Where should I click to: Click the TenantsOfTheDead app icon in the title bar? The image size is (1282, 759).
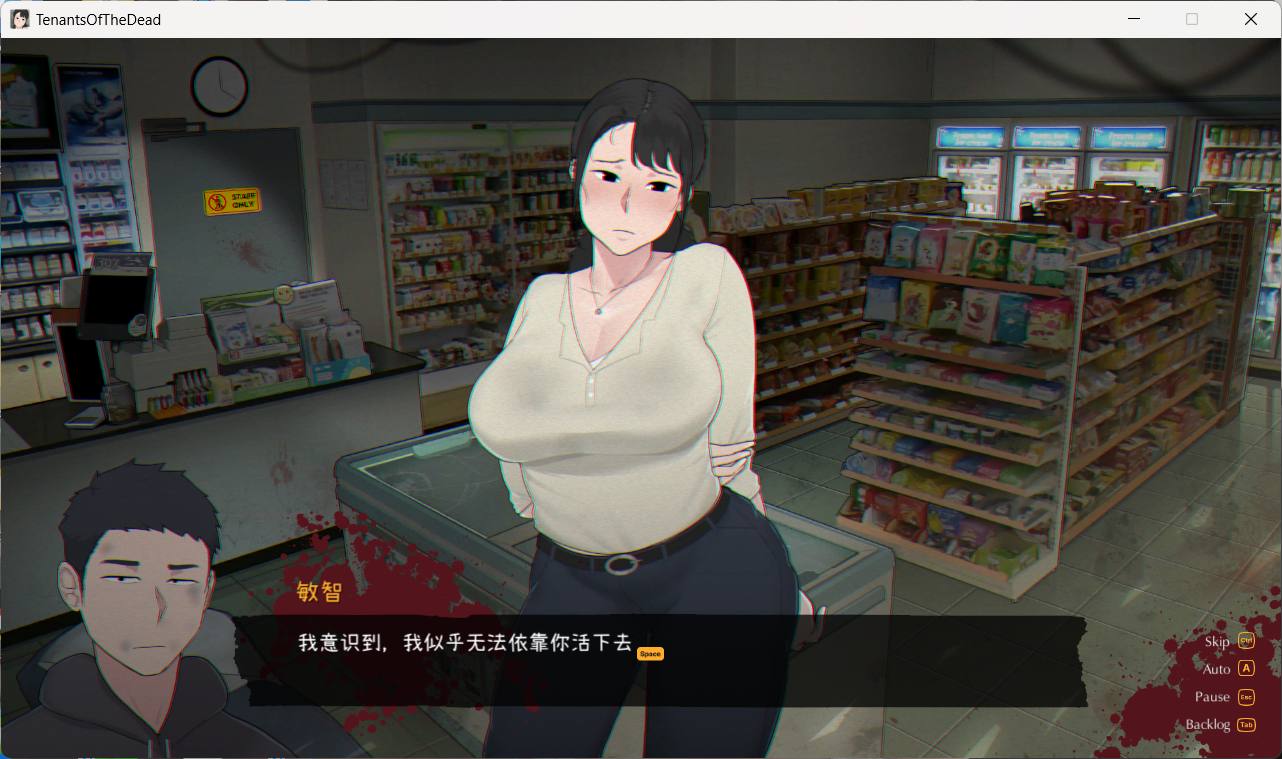(x=19, y=18)
